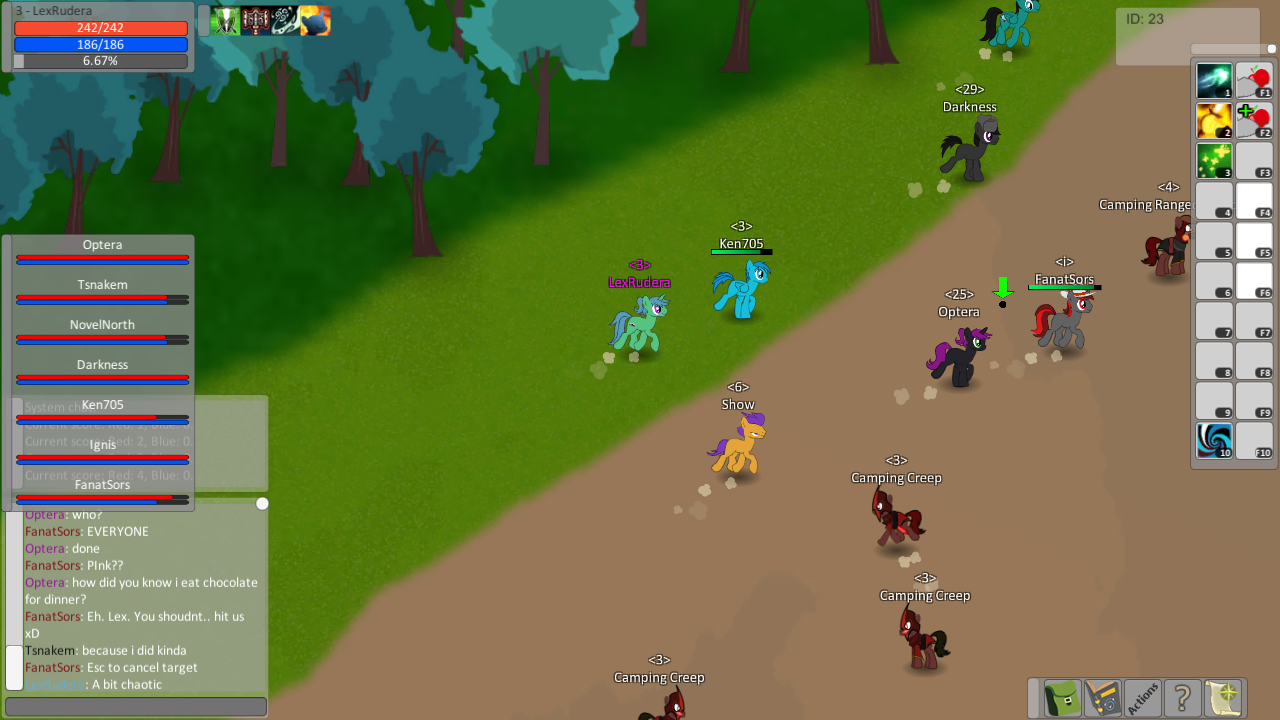Activate the skill in hotbar slot 1
The image size is (1280, 720).
[x=1213, y=80]
